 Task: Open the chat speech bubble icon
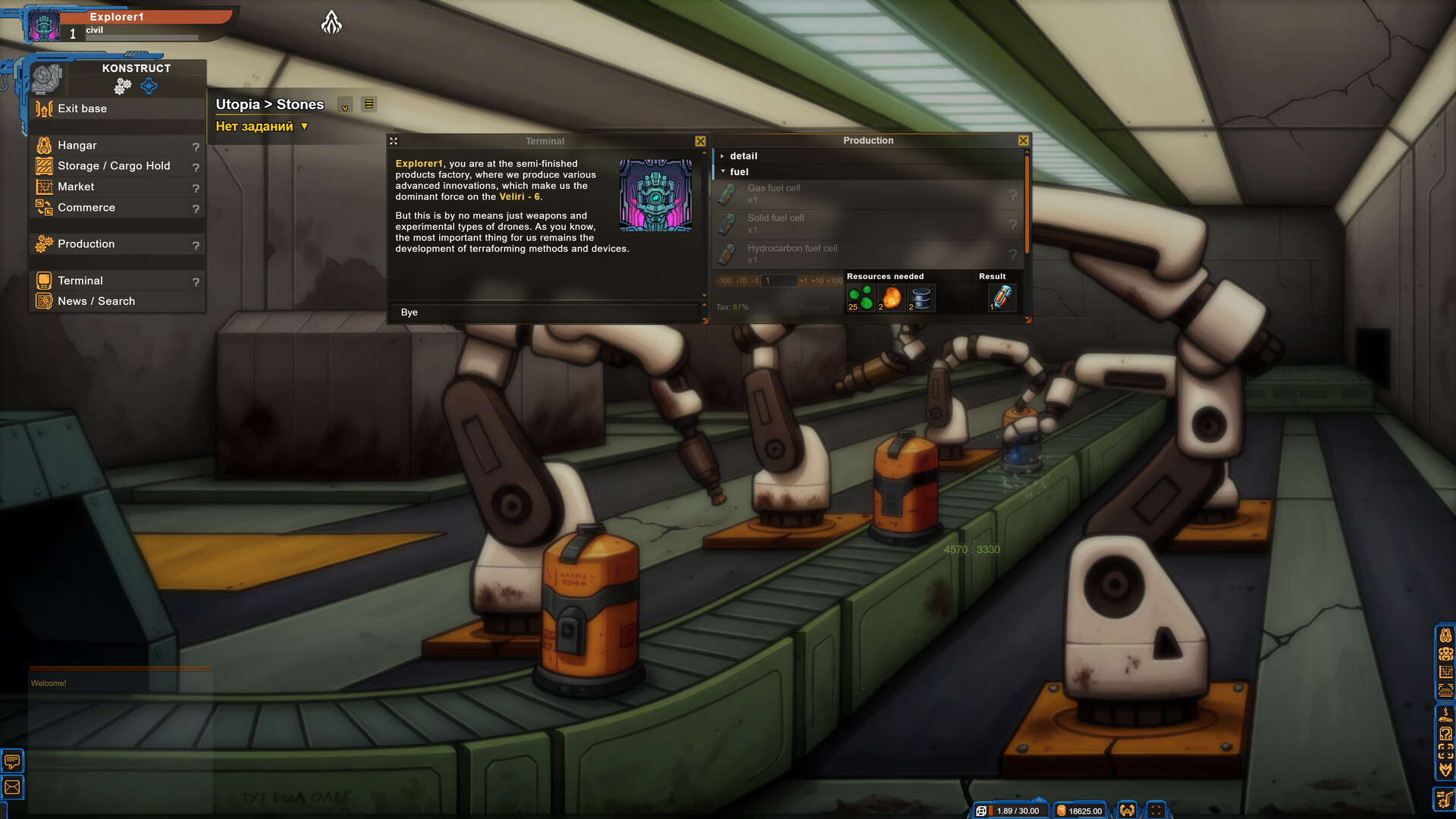13,760
